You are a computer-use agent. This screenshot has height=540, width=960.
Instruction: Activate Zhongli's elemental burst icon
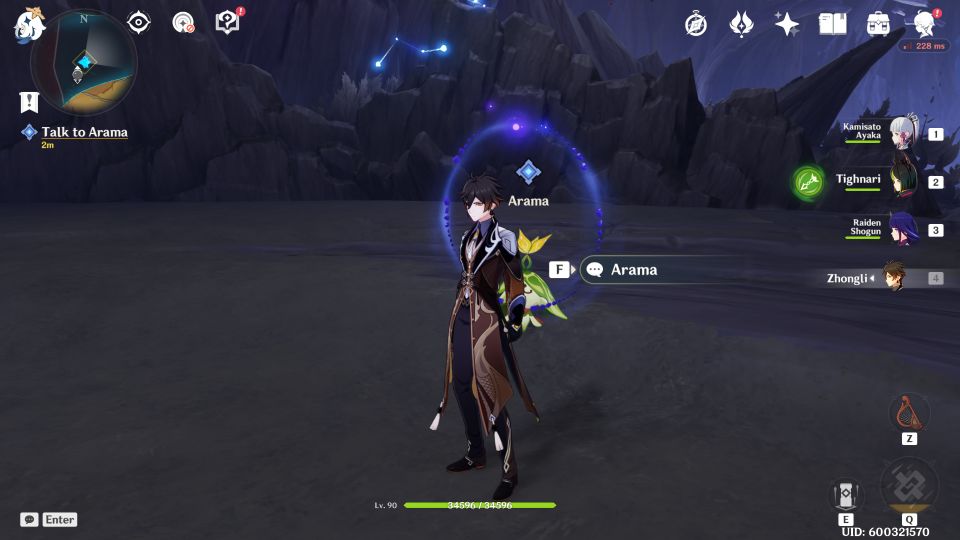(909, 487)
